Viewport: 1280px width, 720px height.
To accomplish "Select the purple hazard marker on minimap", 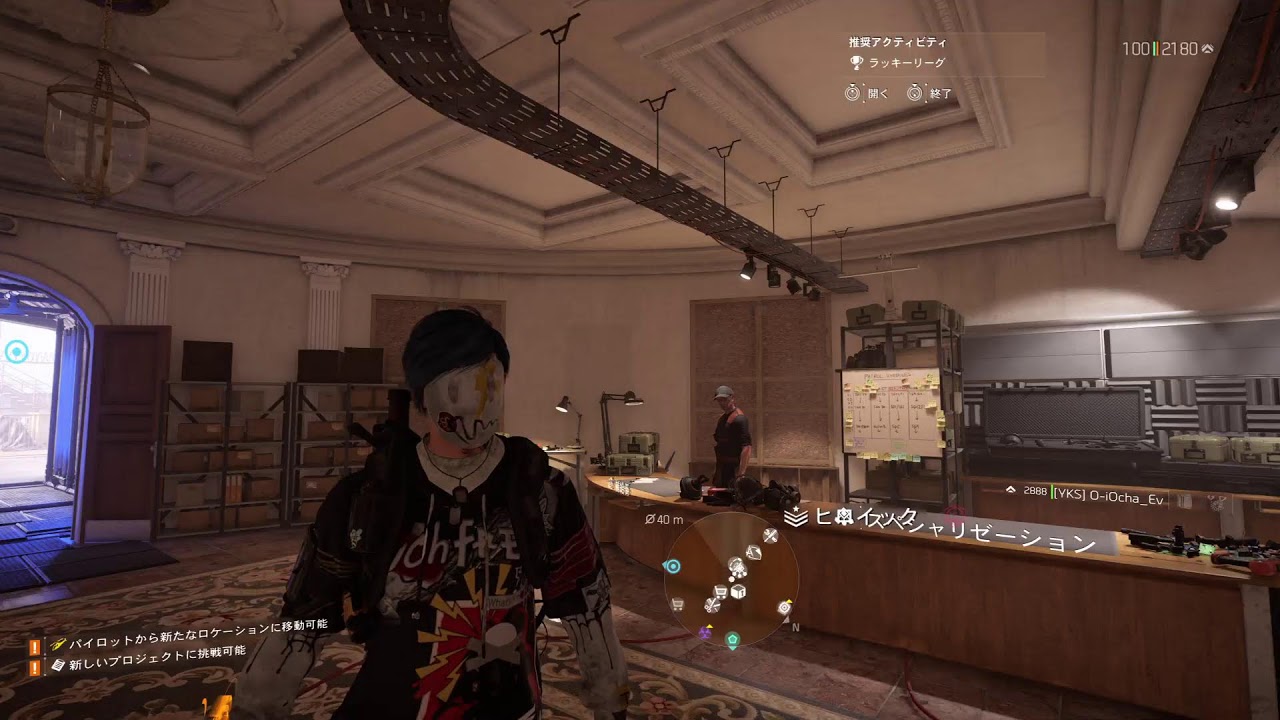I will [x=705, y=633].
